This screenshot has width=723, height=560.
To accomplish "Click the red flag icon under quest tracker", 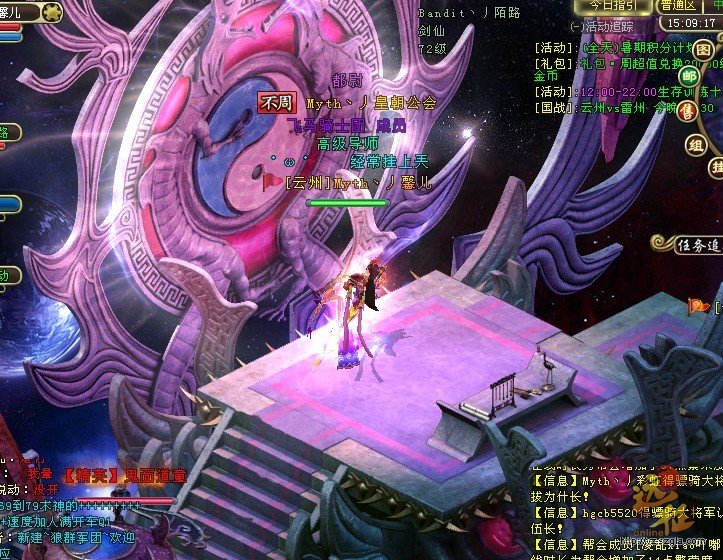I will tap(697, 306).
